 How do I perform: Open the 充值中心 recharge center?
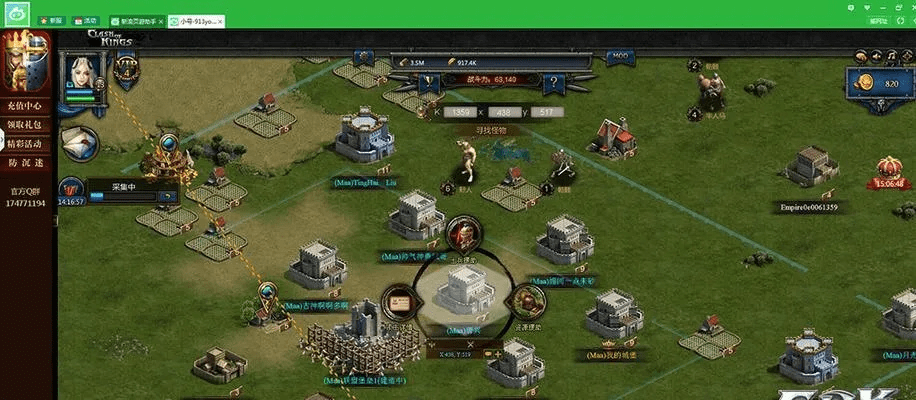point(24,105)
